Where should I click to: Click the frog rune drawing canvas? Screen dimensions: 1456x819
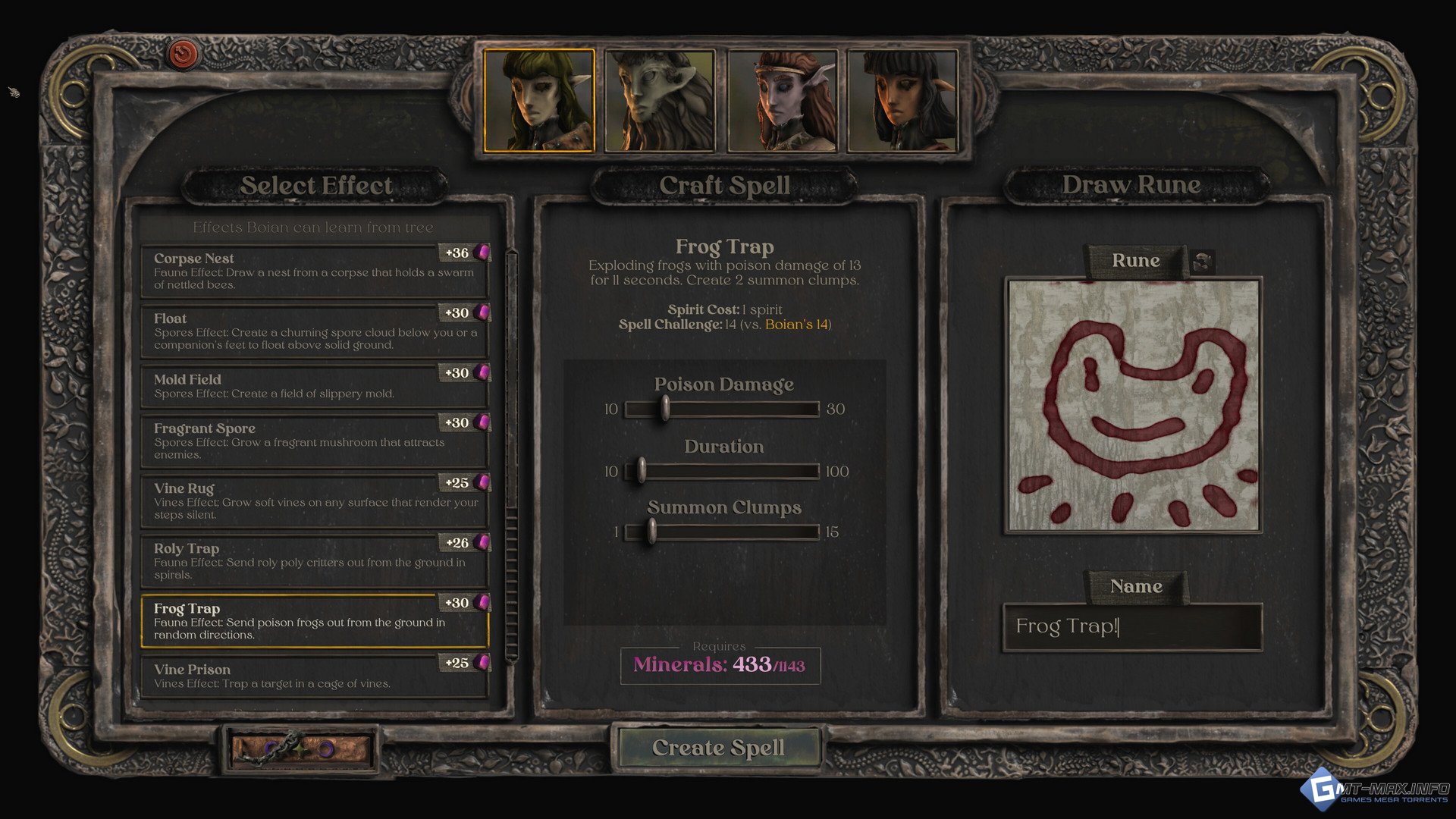1133,404
